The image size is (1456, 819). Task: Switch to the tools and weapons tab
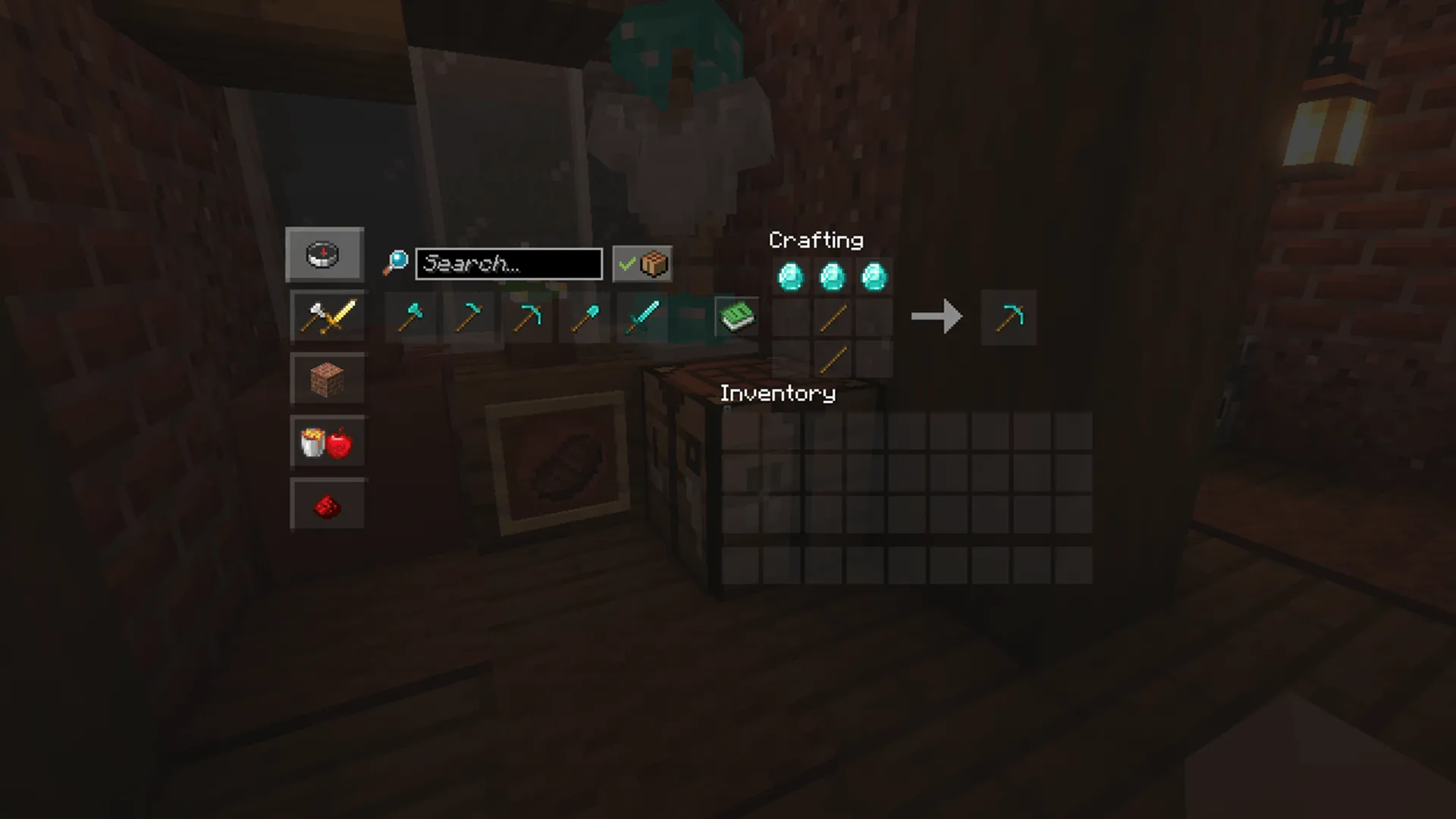pos(328,316)
